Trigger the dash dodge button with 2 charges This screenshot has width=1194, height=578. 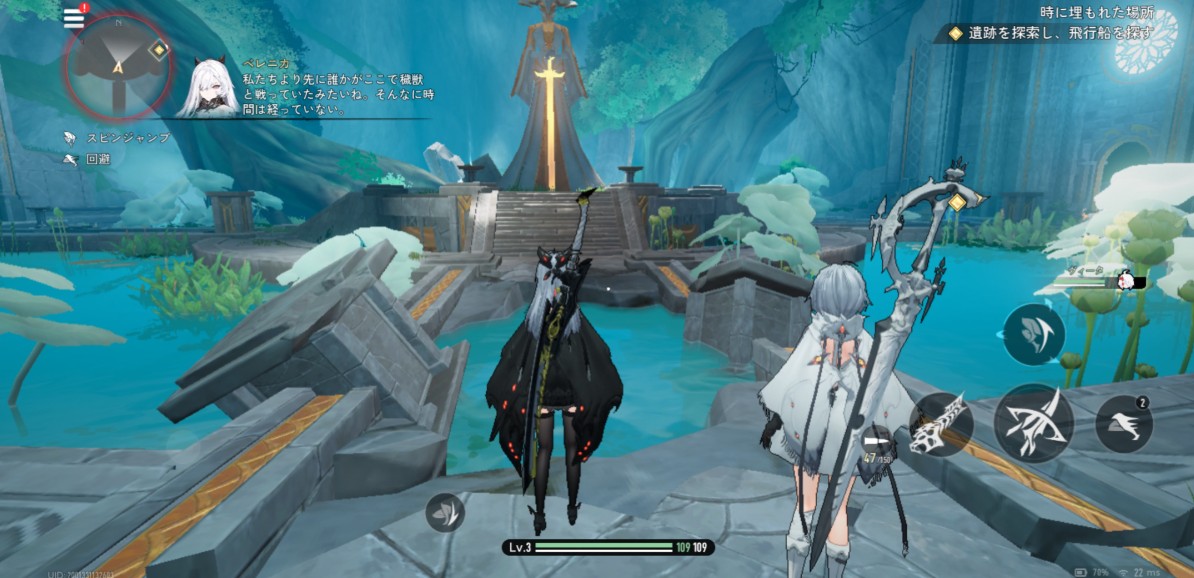(1124, 424)
